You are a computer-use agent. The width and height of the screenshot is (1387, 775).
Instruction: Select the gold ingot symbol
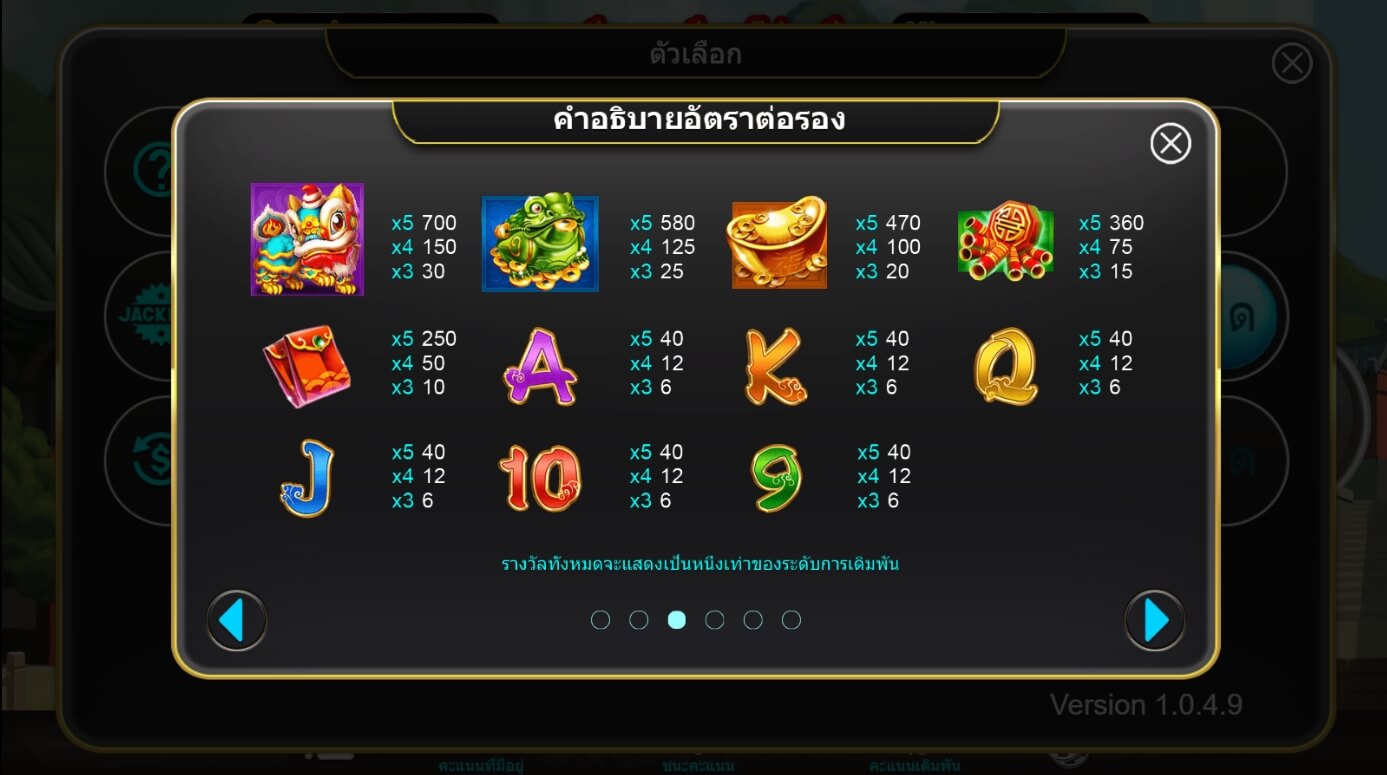click(x=778, y=243)
